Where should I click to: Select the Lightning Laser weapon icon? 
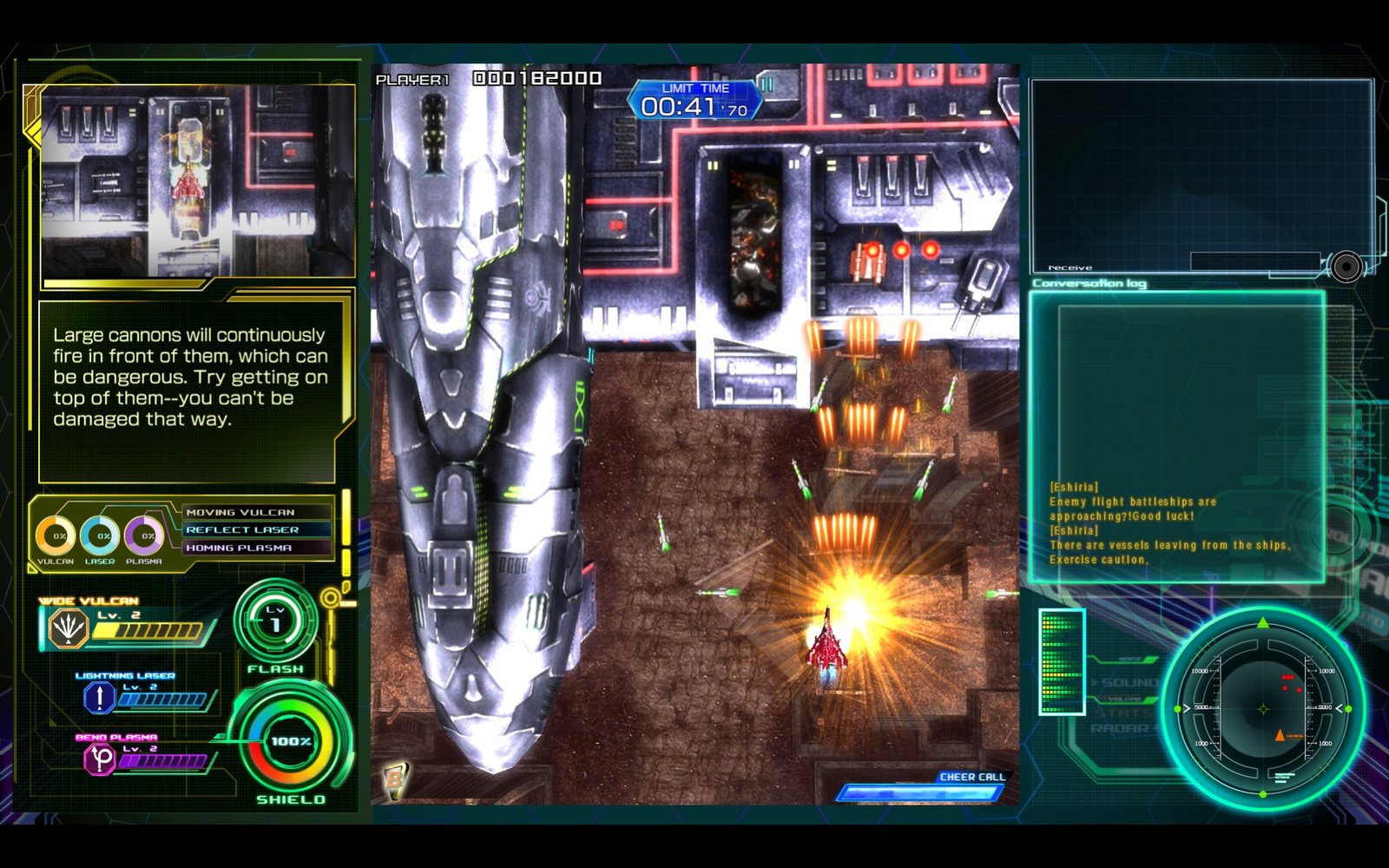[100, 697]
